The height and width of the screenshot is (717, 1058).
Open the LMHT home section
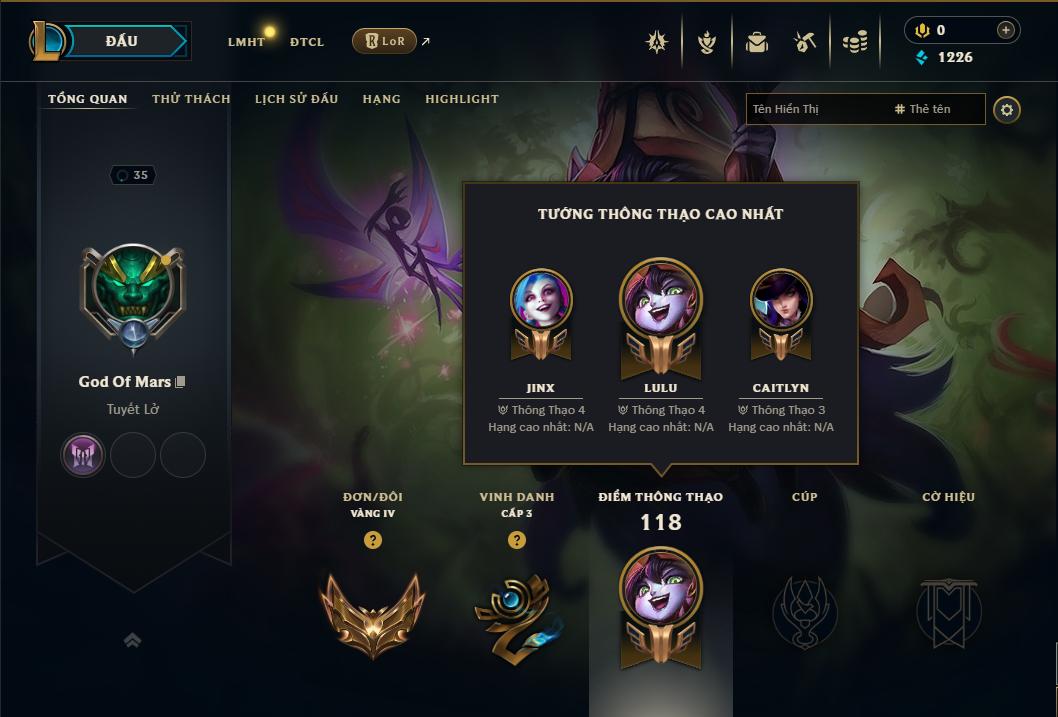pyautogui.click(x=246, y=42)
